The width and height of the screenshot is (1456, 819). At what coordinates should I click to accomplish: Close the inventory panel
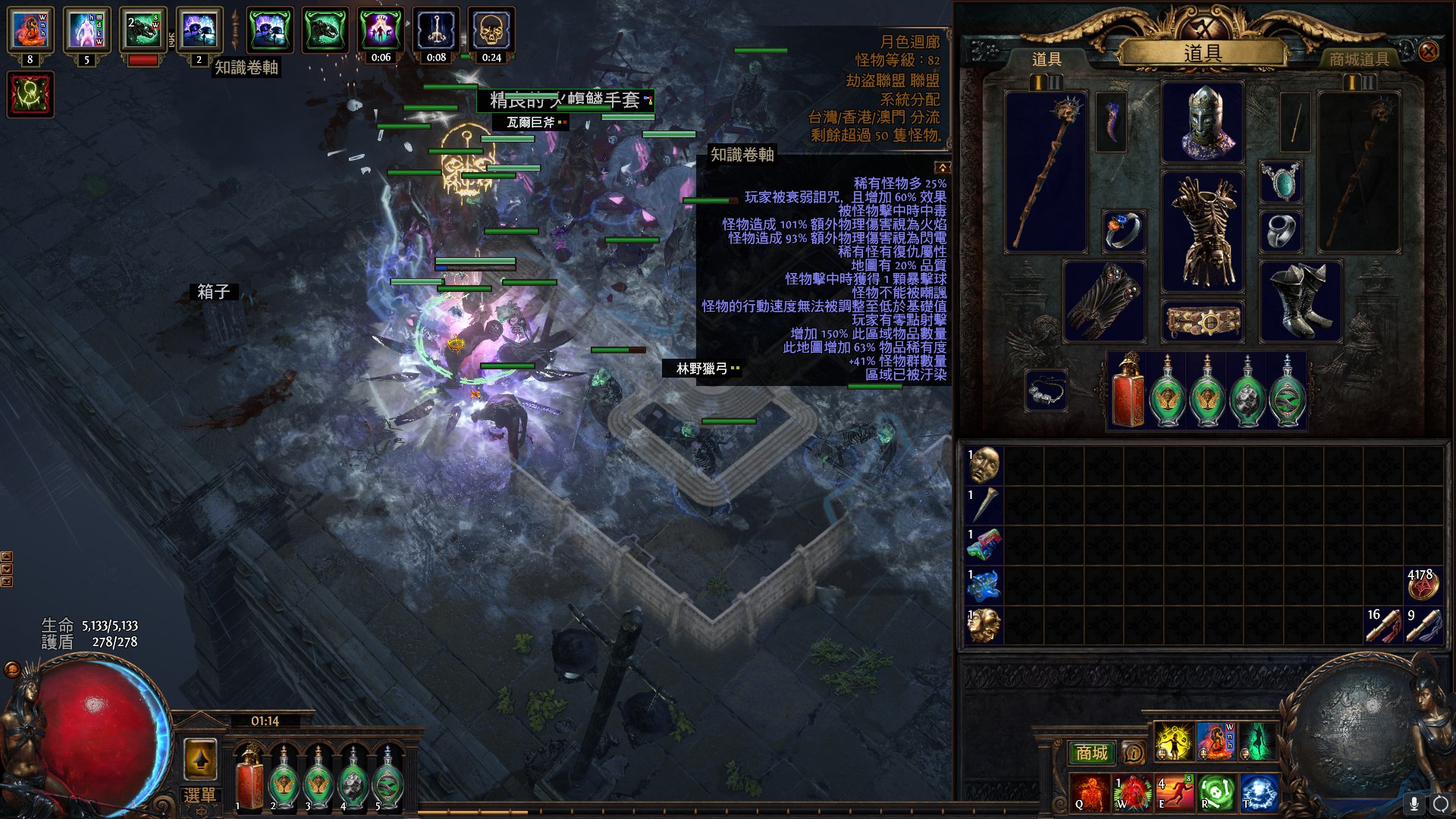[1428, 52]
